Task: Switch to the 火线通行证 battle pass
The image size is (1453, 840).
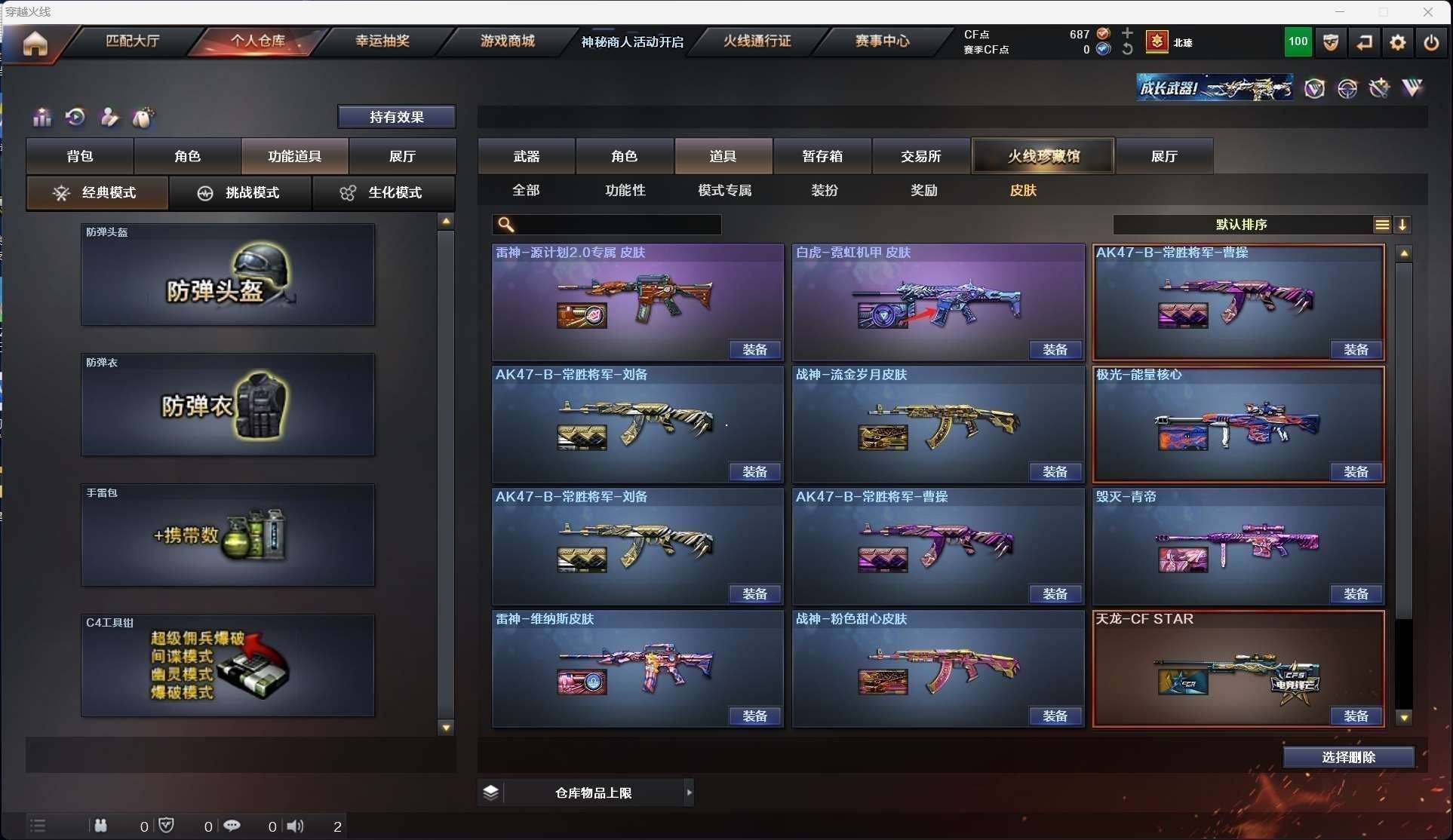Action: [x=757, y=41]
